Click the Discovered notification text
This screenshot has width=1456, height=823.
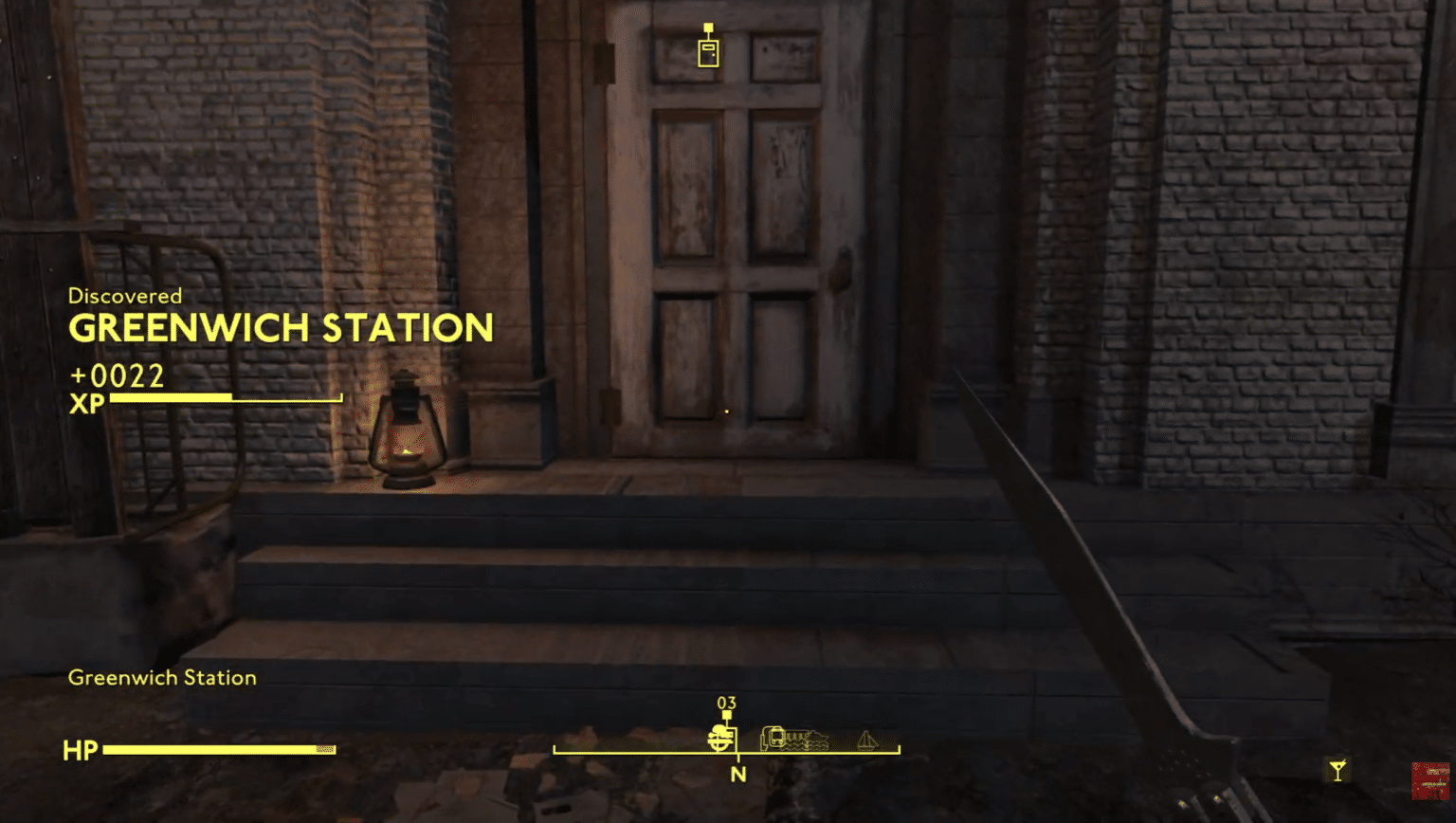[x=124, y=296]
